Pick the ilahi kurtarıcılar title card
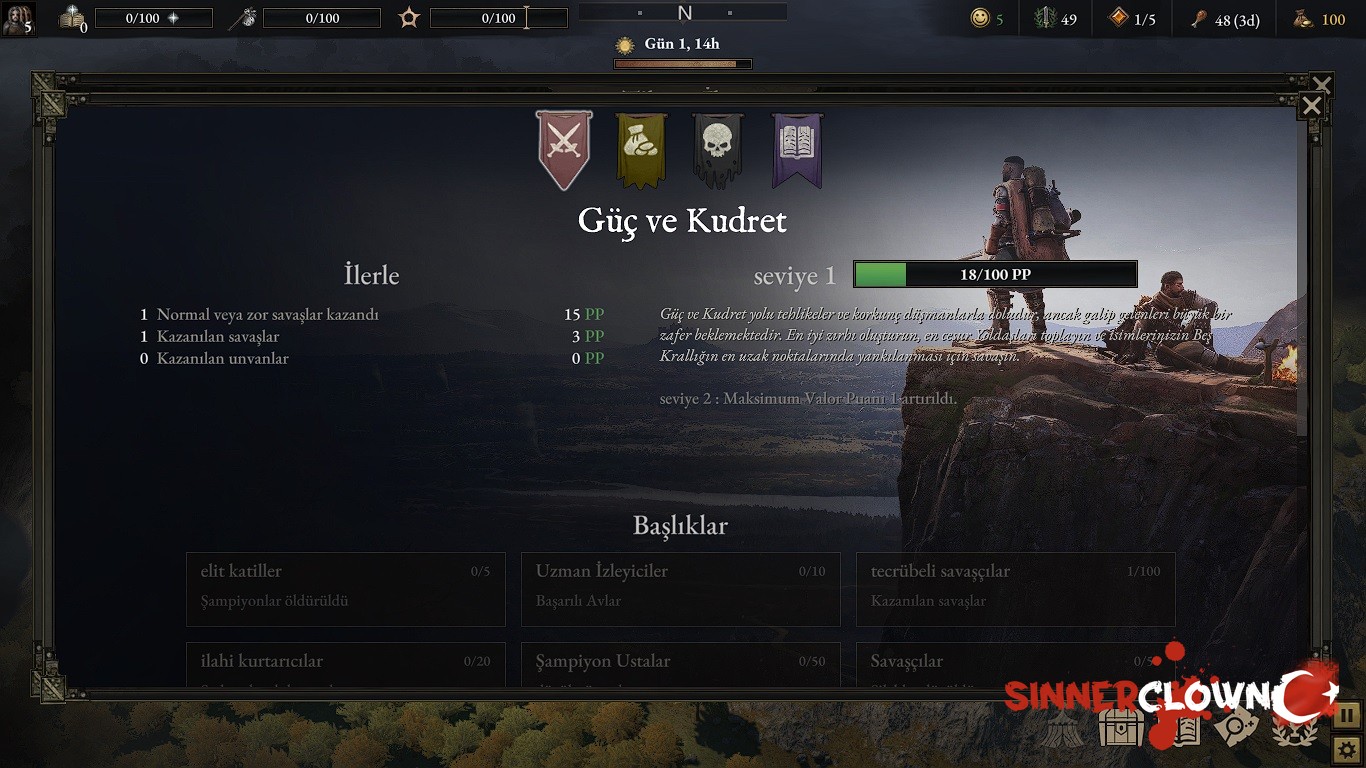The height and width of the screenshot is (768, 1366). 345,663
